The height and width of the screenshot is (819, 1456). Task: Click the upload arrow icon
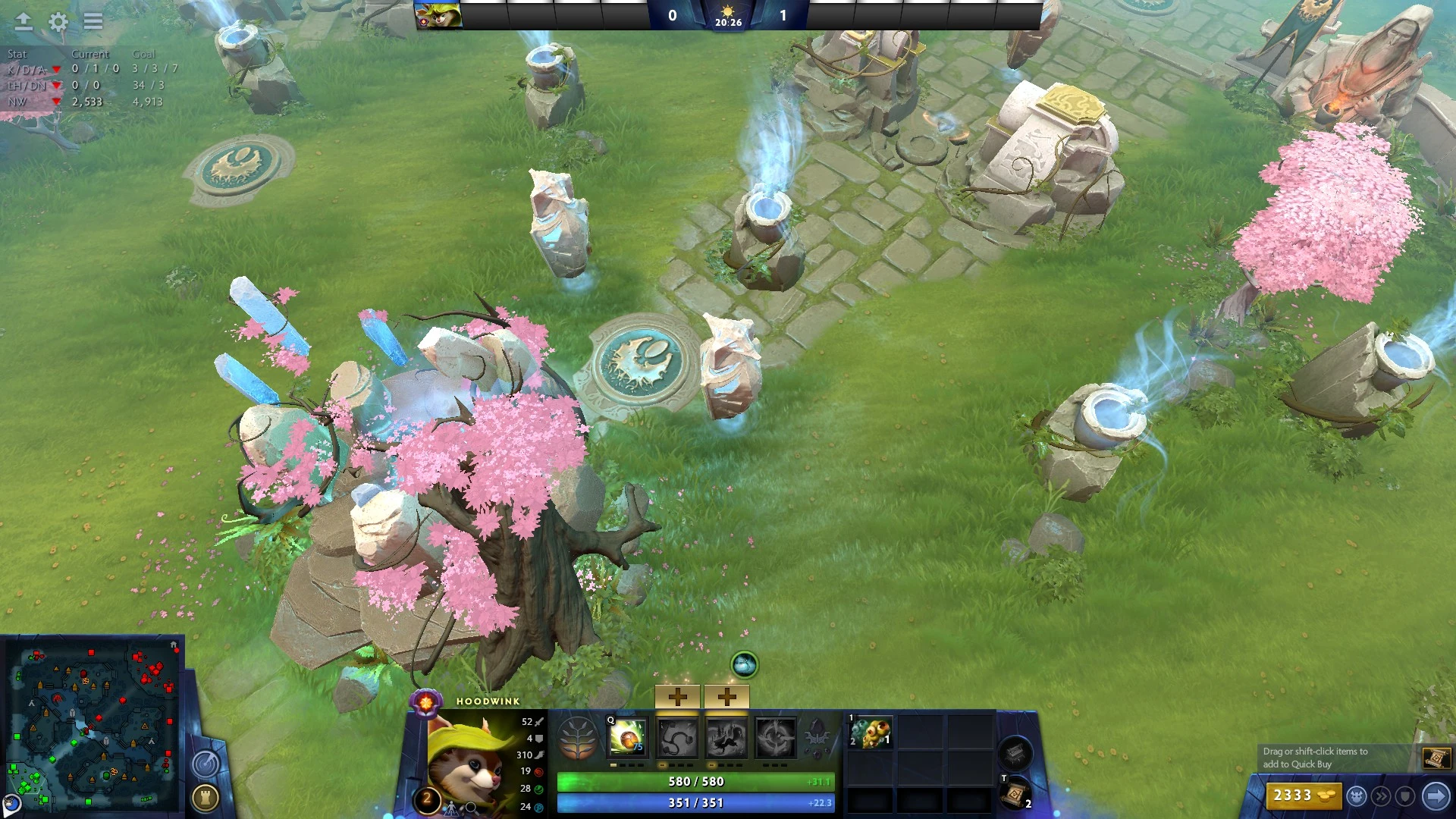(24, 22)
